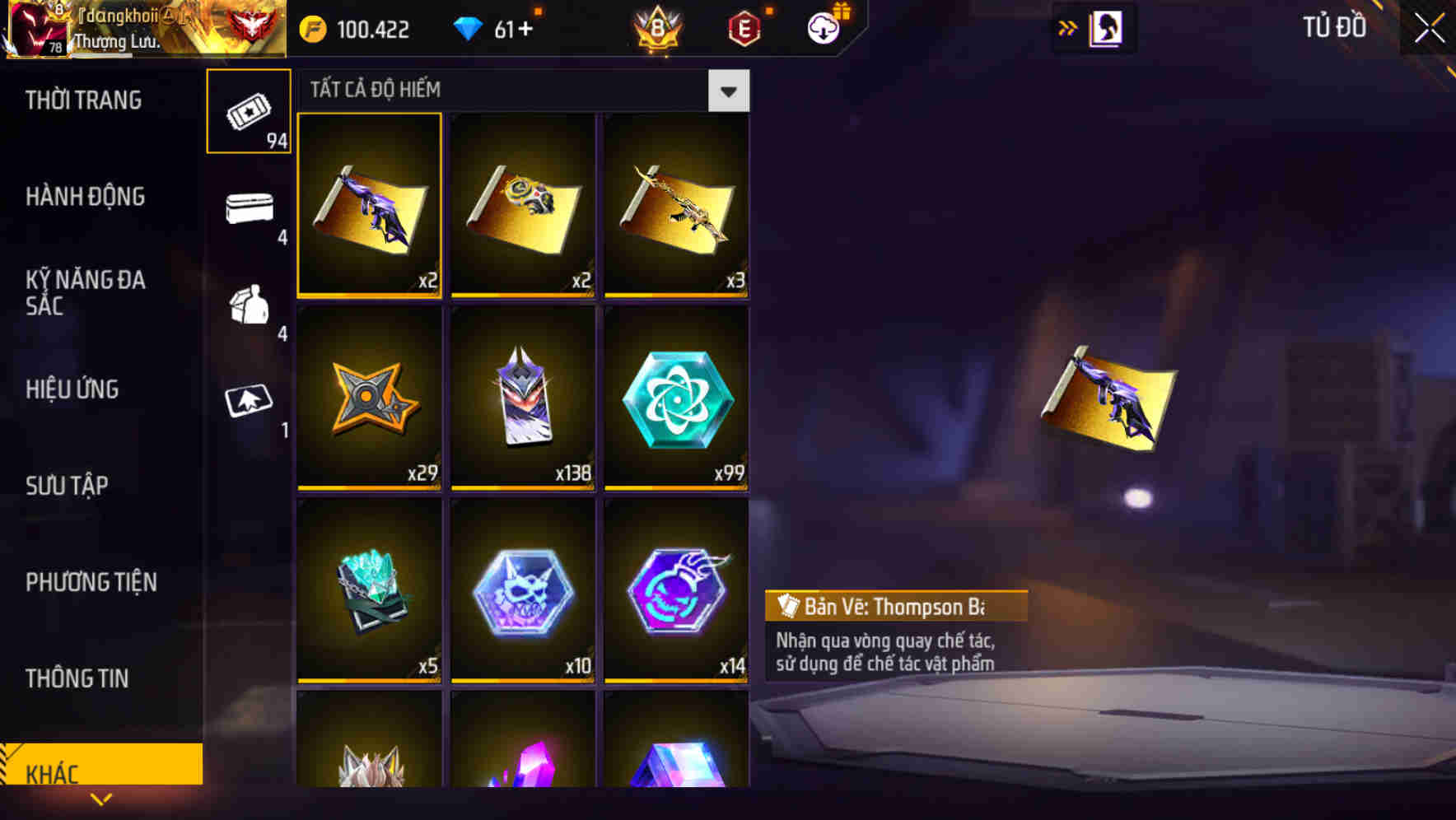
Task: Click the double arrow chevron near top right
Action: 1068,27
